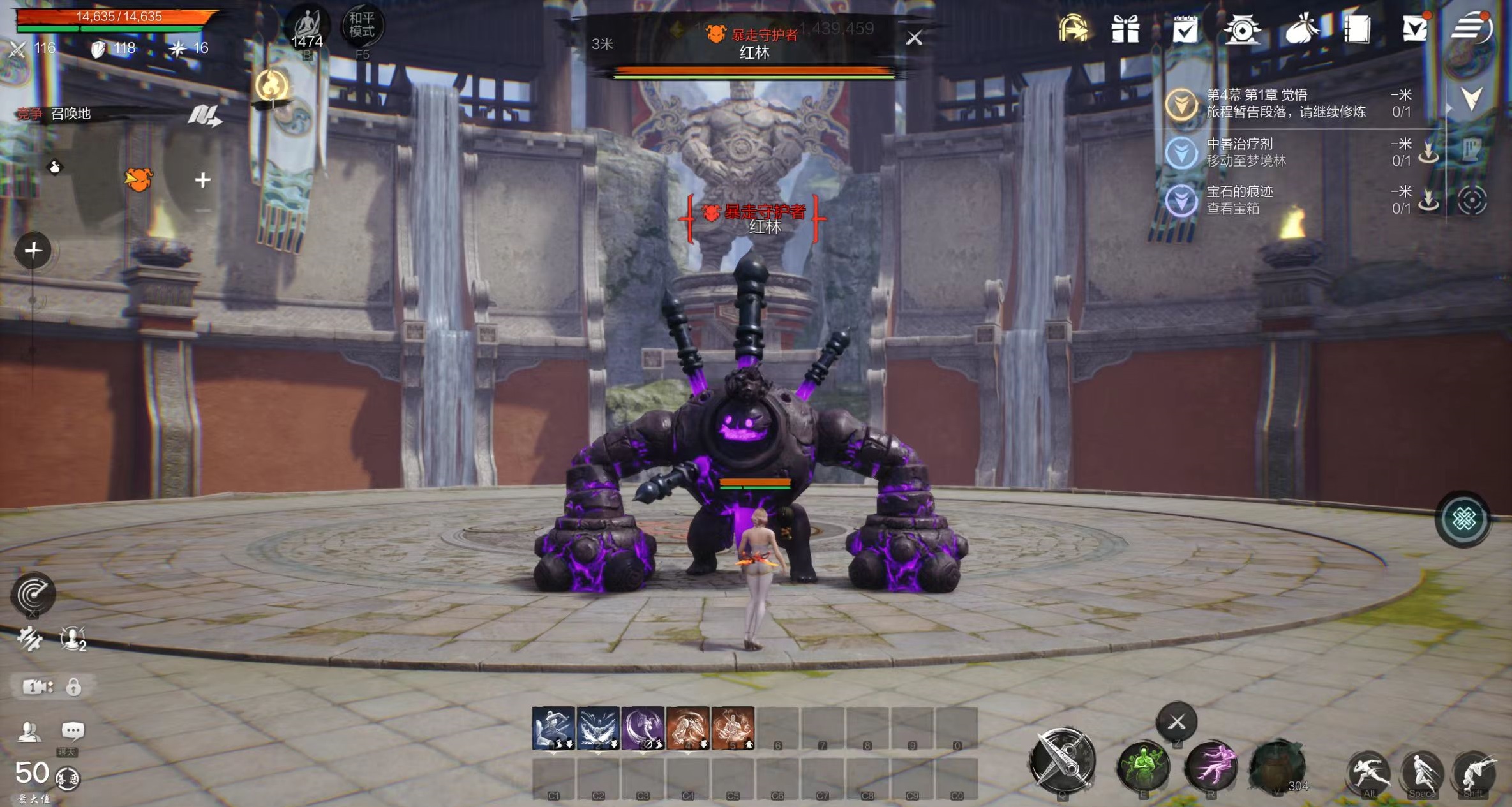Open the tied sack inventory bag
1512x807 pixels.
1301,29
